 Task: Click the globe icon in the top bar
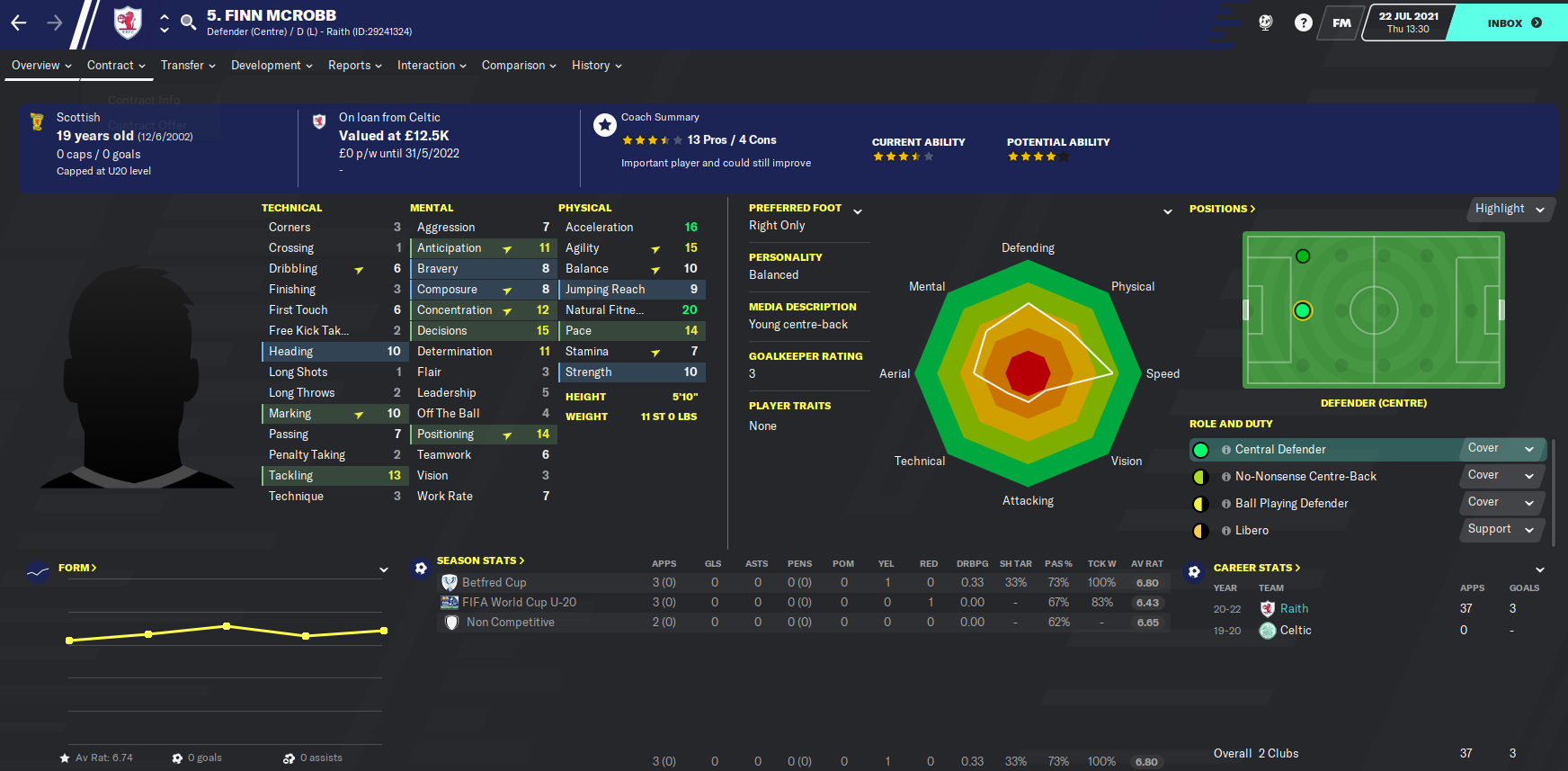pyautogui.click(x=1265, y=22)
